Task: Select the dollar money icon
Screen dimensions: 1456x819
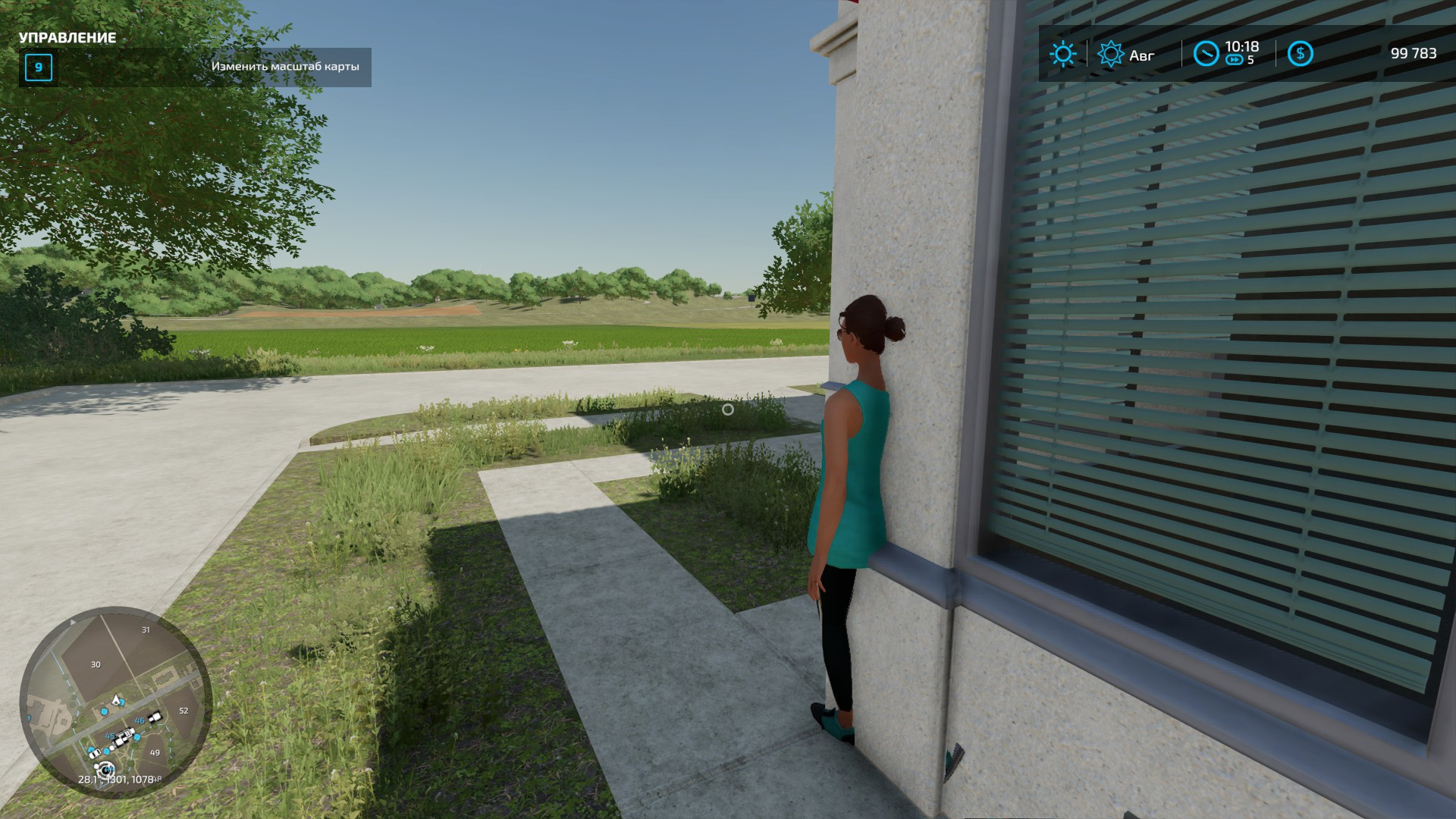Action: tap(1300, 54)
